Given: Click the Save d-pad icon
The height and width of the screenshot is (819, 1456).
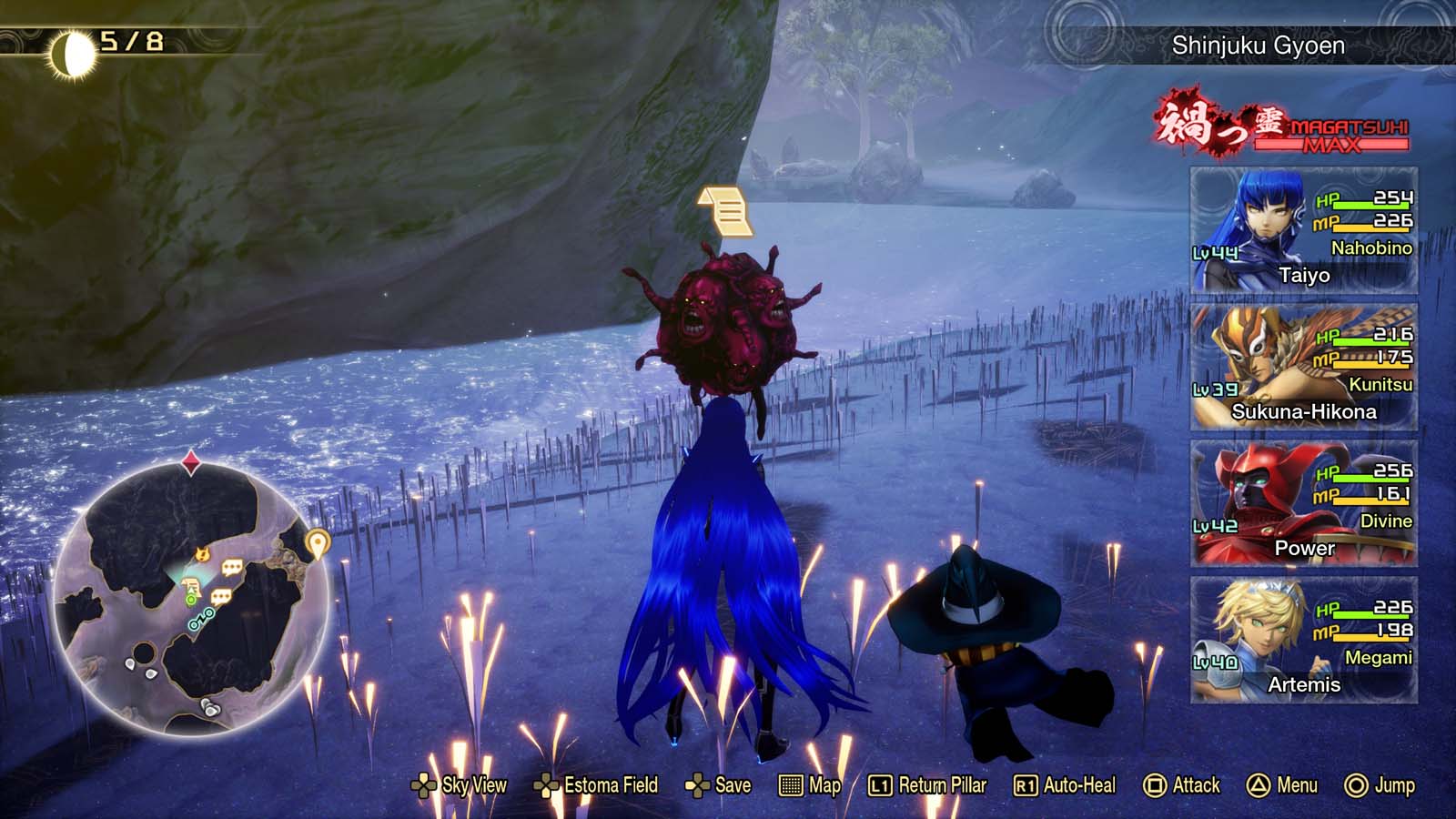Looking at the screenshot, I should [x=699, y=784].
